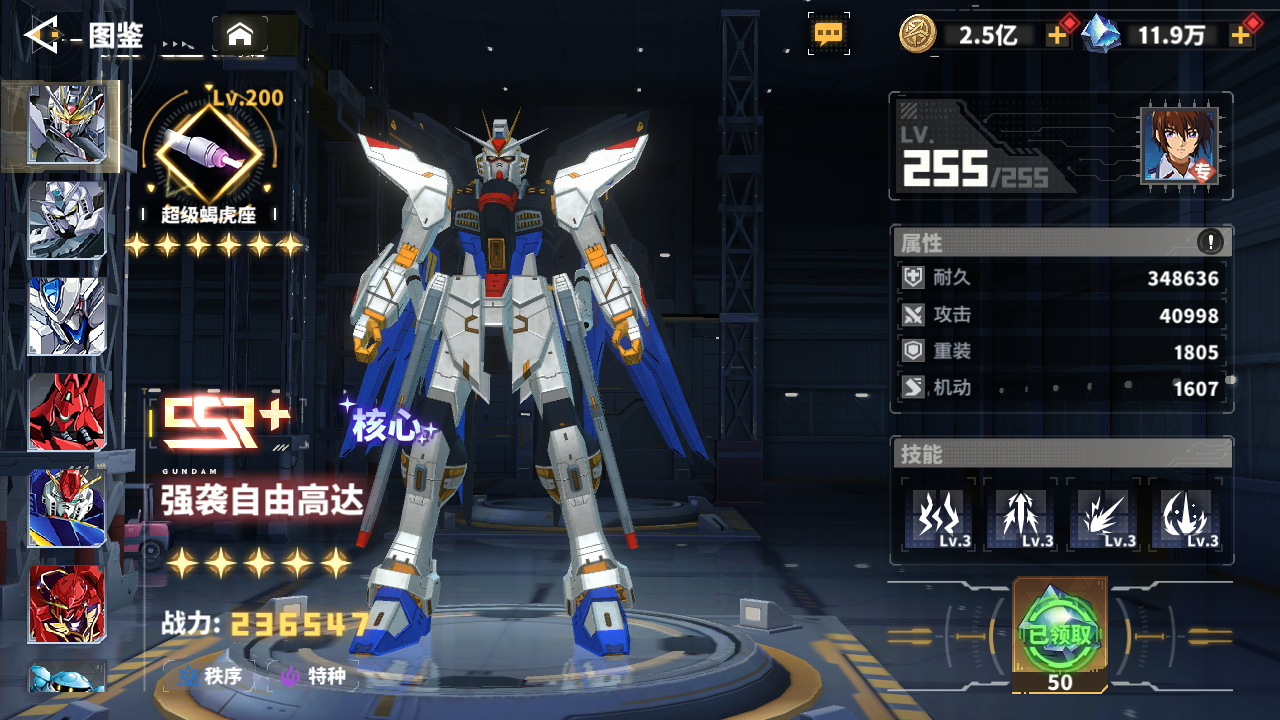
Task: Add more gold coins
Action: tap(1057, 36)
